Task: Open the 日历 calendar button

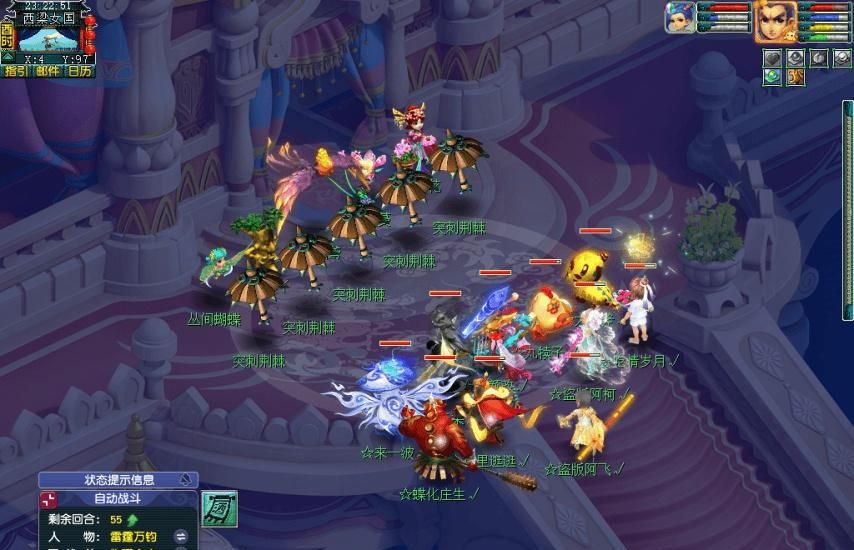Action: click(x=79, y=71)
